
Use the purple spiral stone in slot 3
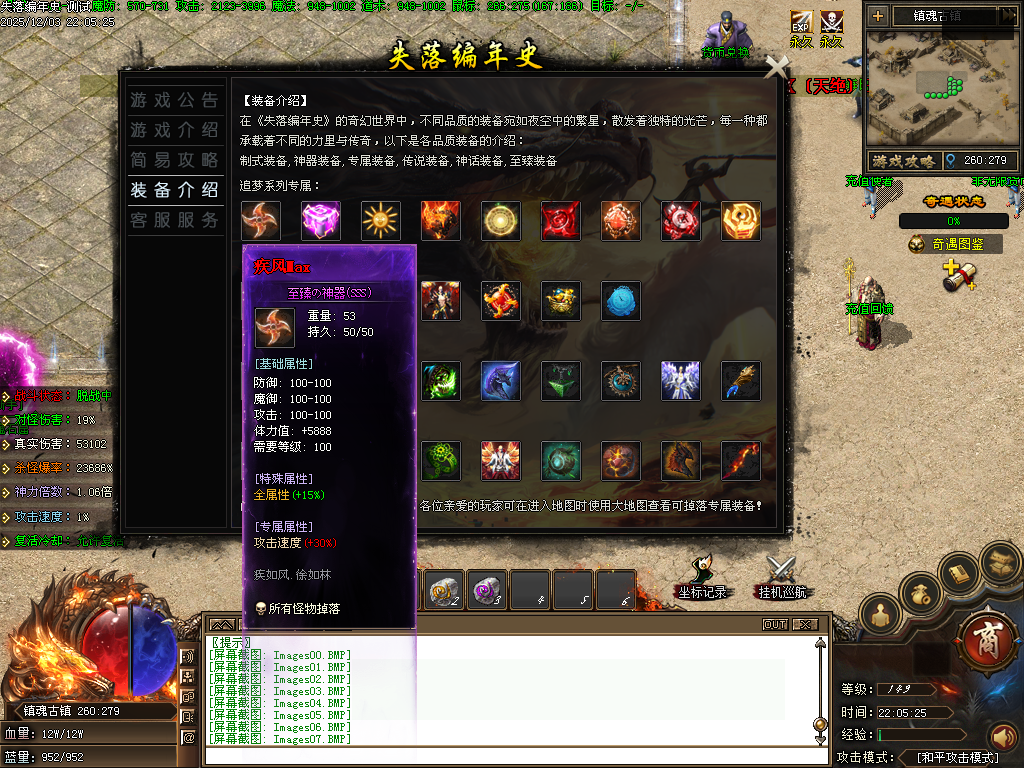pyautogui.click(x=487, y=591)
